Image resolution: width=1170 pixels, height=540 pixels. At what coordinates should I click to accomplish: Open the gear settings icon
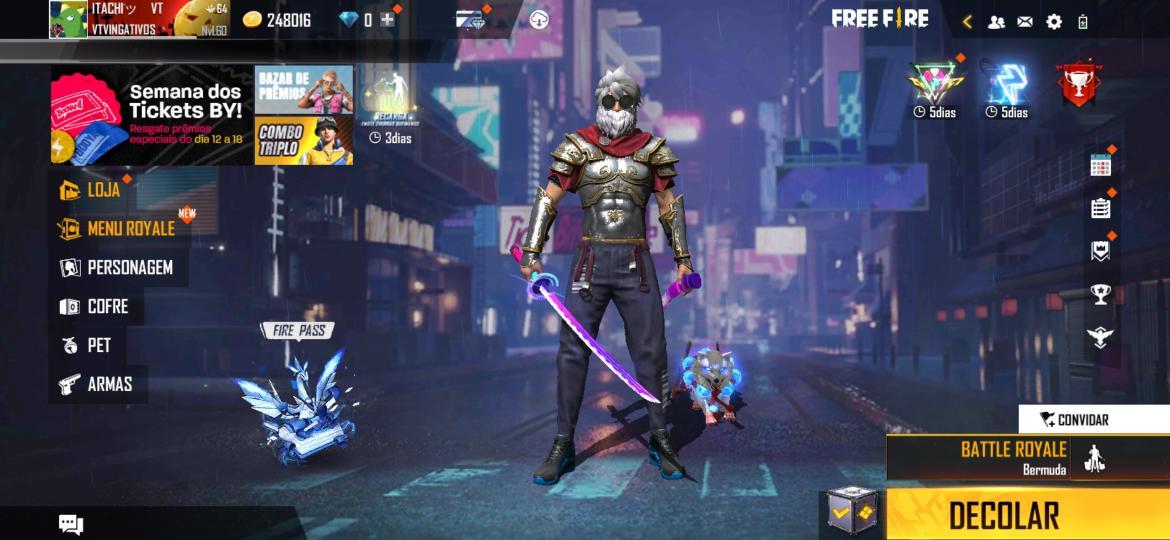(x=1054, y=21)
